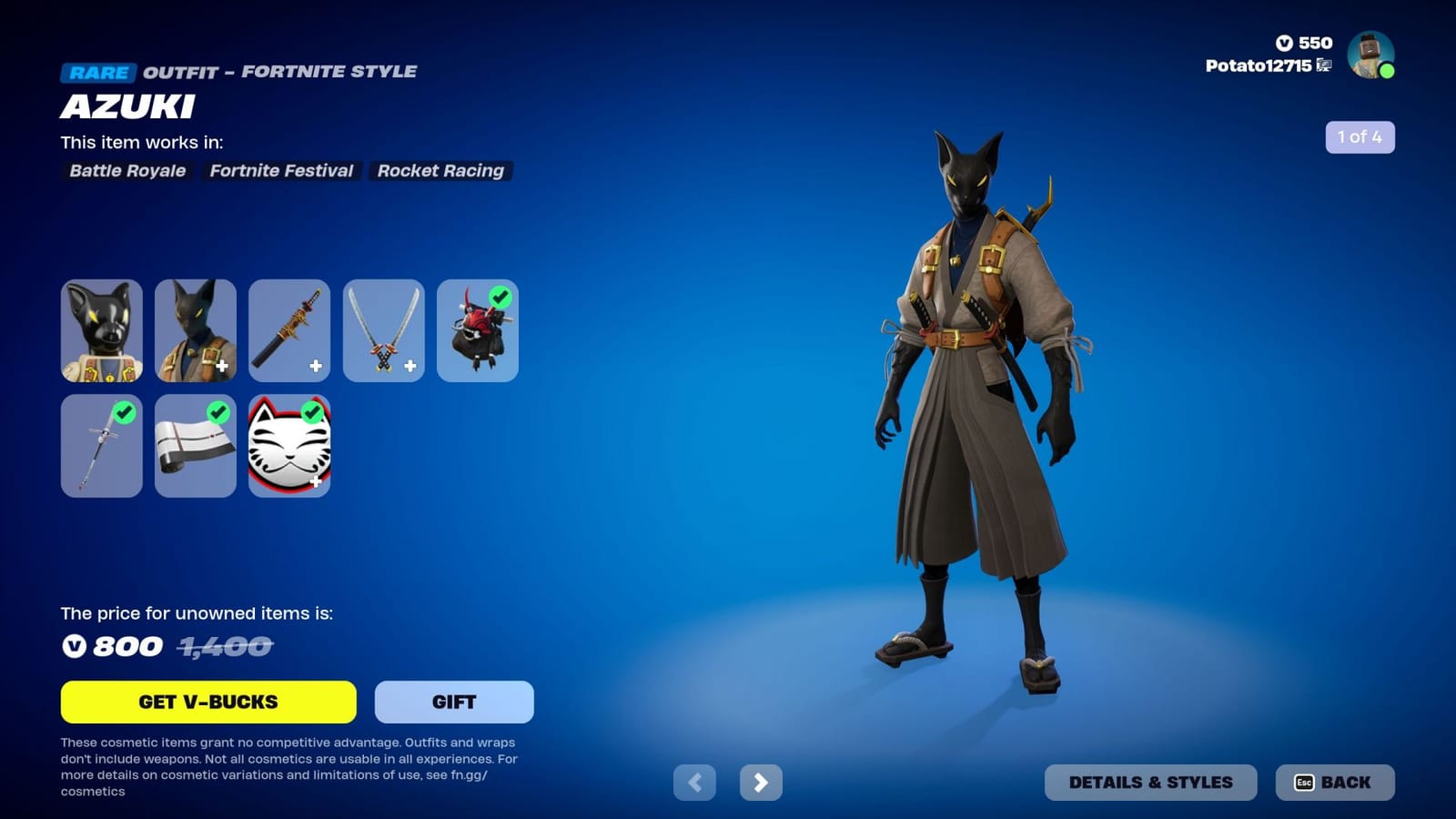
Task: Click the GET V-BUCKS button
Action: click(x=207, y=702)
